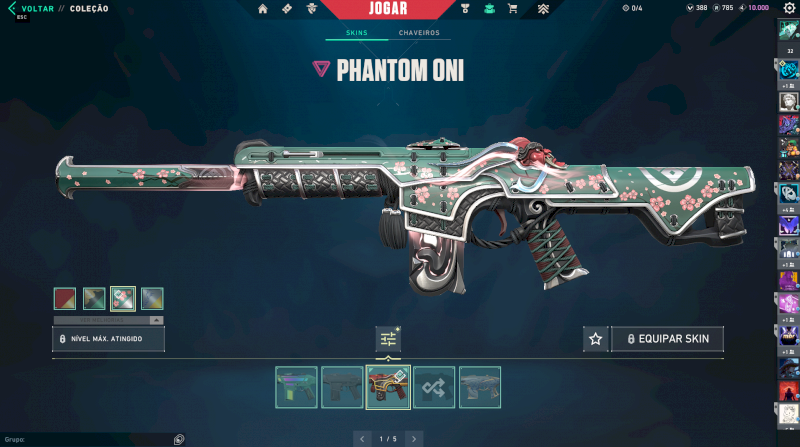This screenshot has width=800, height=447.
Task: Go to the previous skins page arrow
Action: [361, 438]
